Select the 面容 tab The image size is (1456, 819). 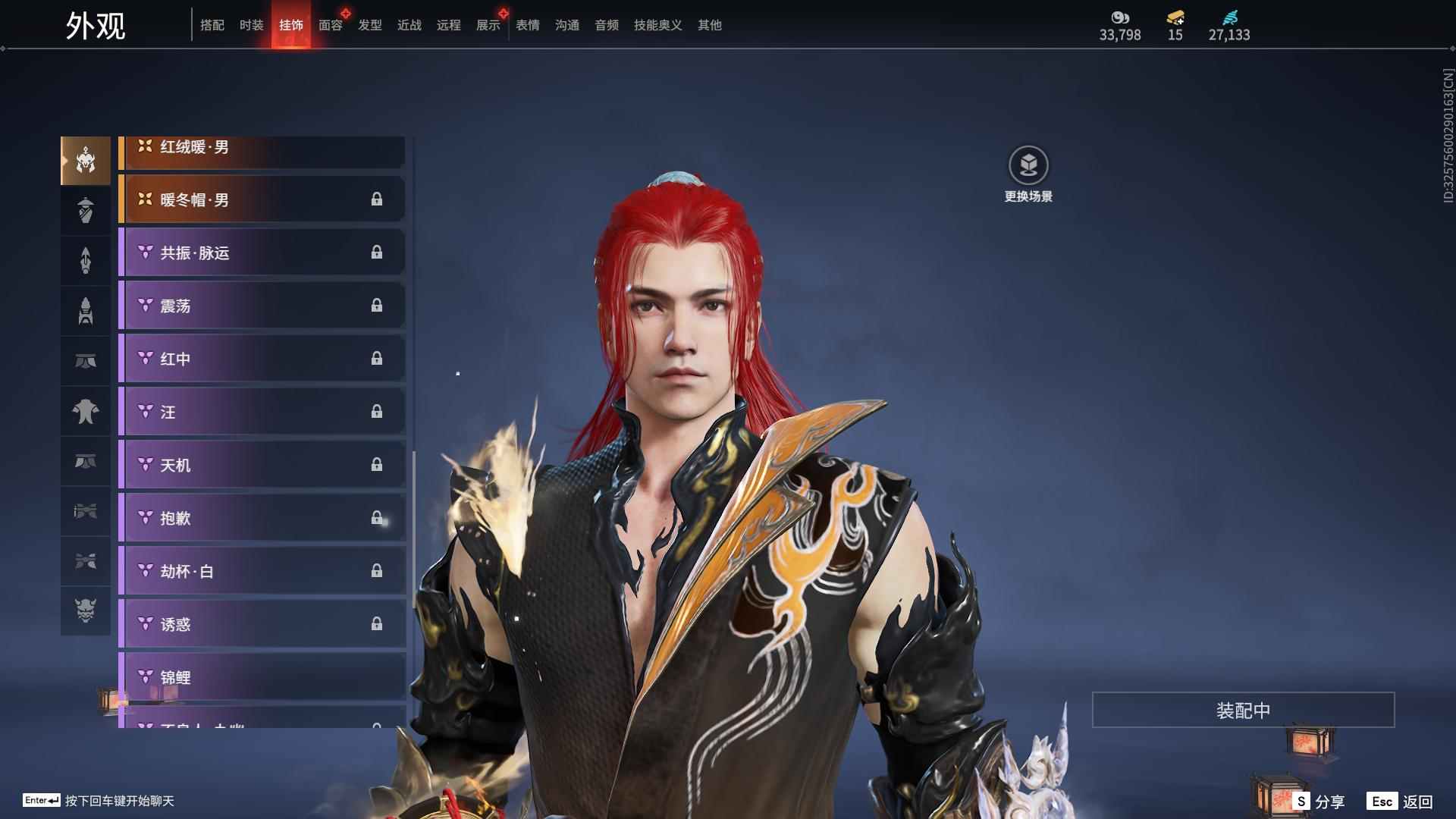click(330, 25)
